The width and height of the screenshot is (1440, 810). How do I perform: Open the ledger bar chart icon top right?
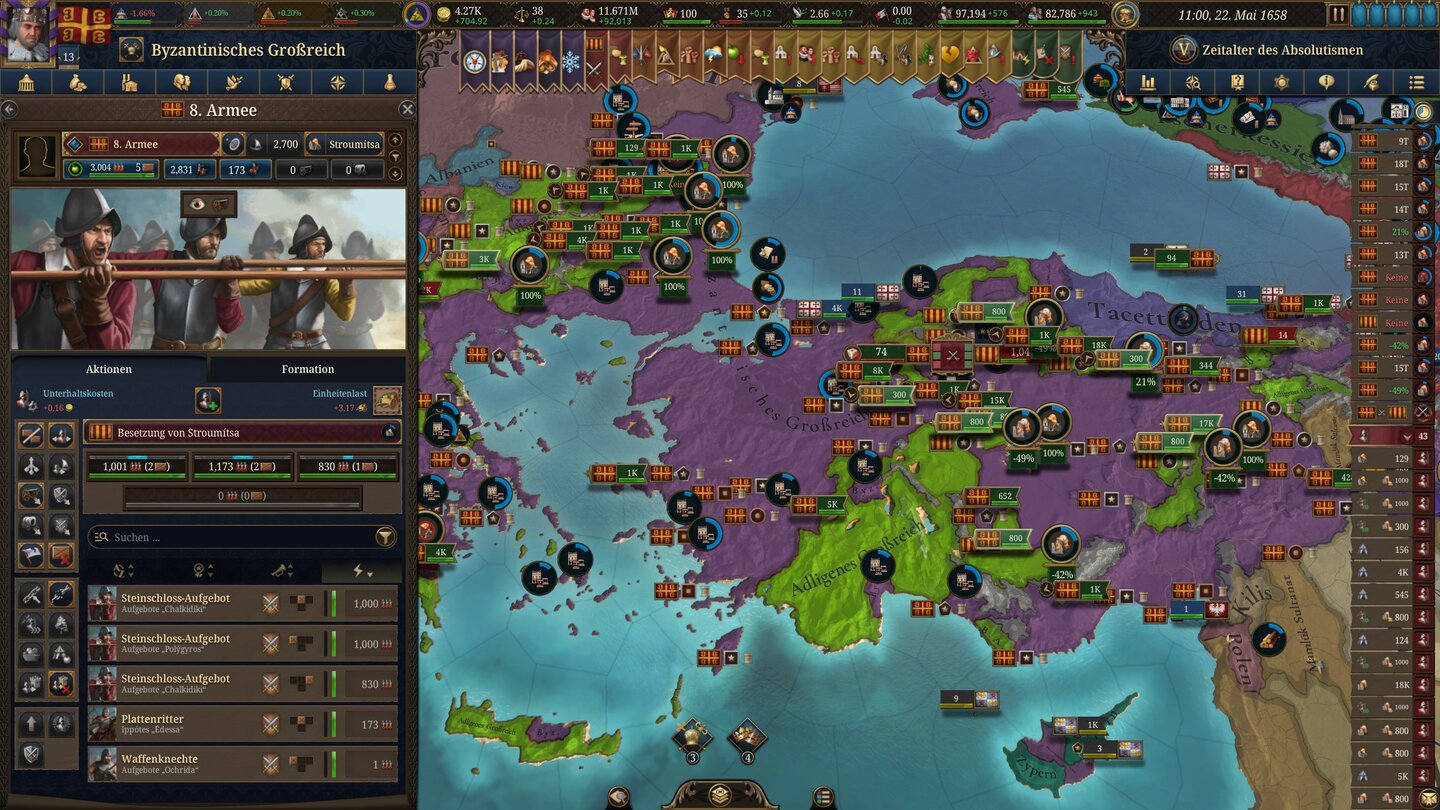tap(1149, 82)
